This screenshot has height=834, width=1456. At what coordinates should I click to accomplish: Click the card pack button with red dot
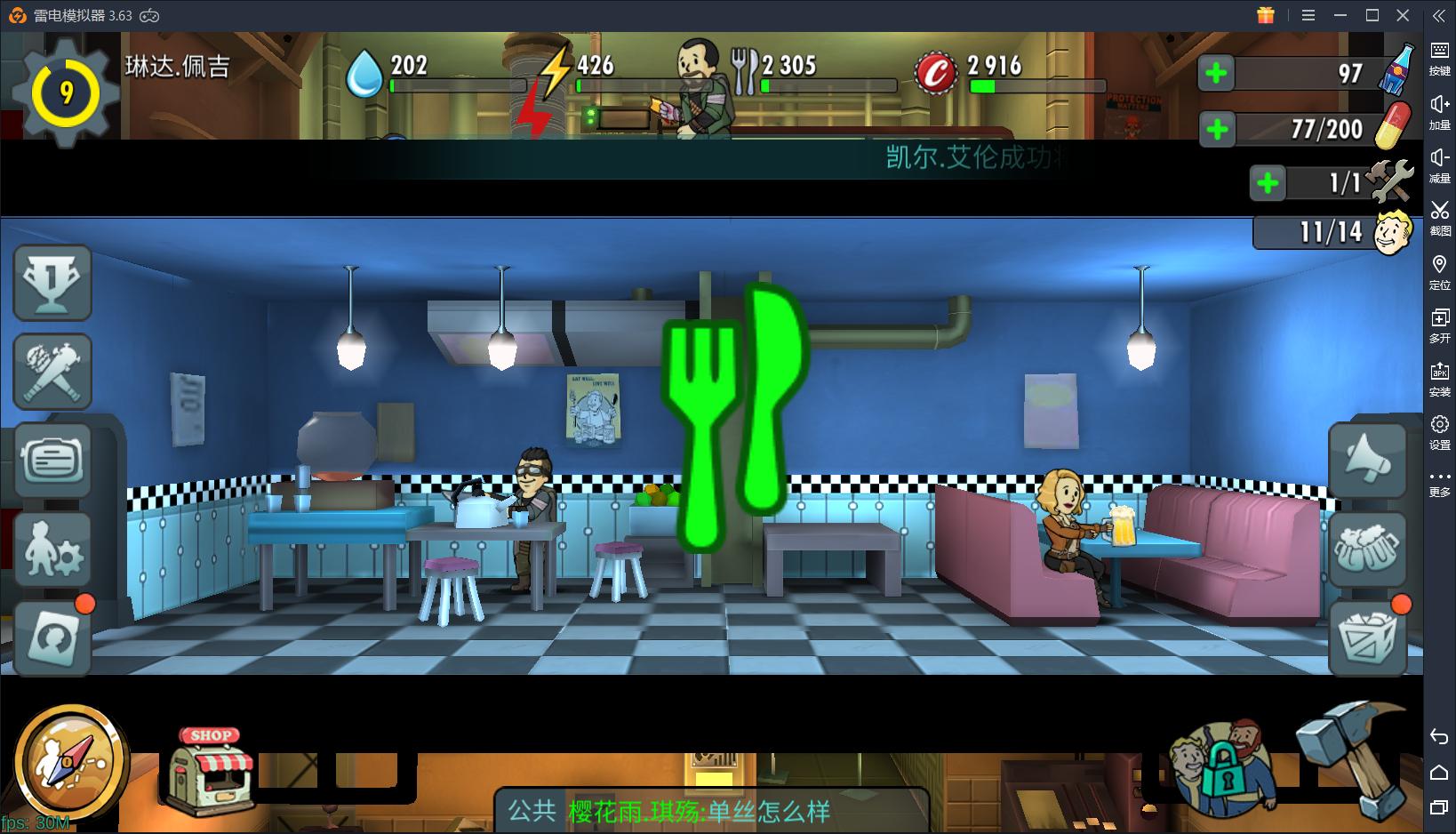coord(52,638)
